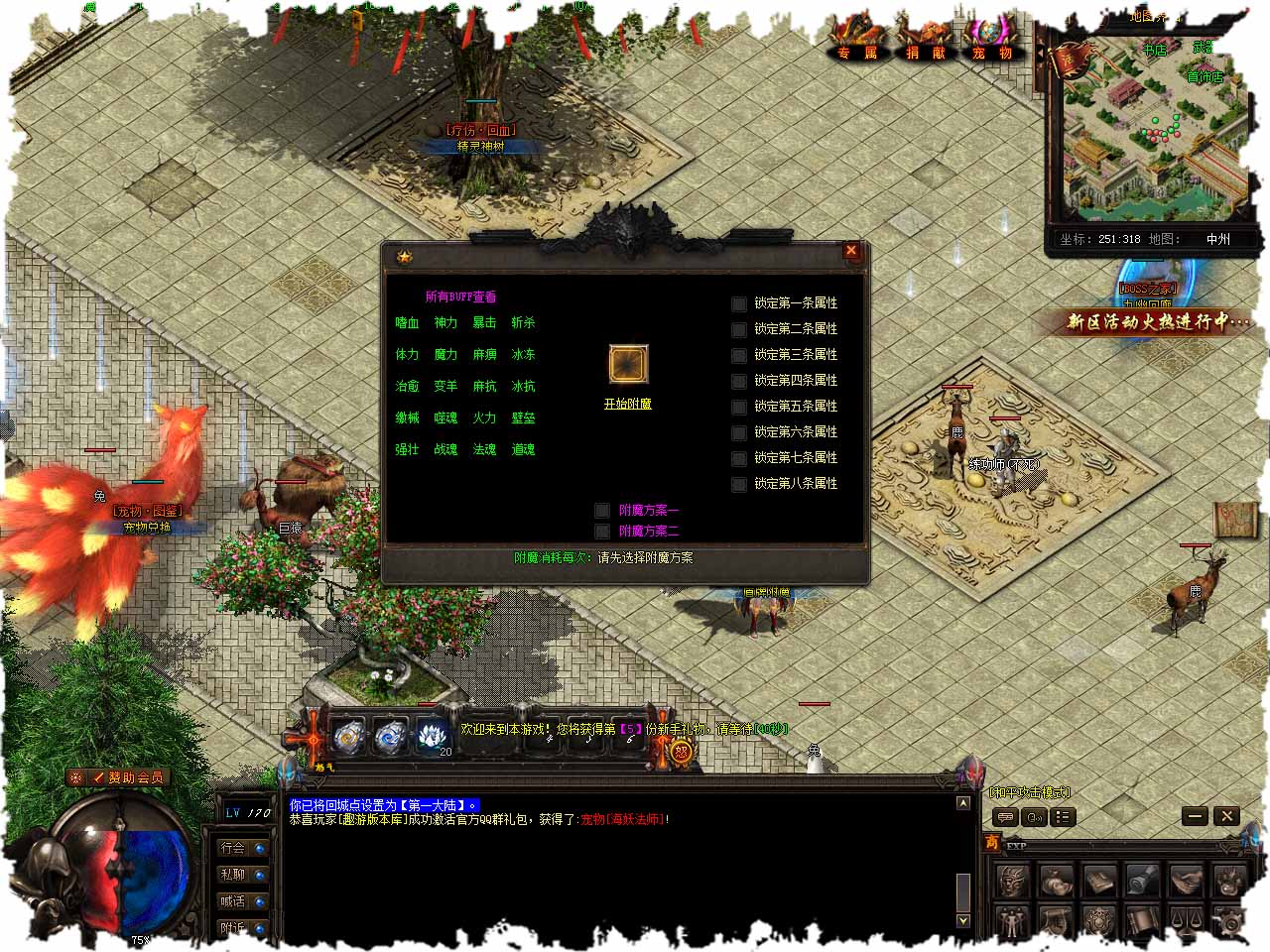Open the 专属 exclusive menu
This screenshot has width=1270, height=952.
[x=857, y=44]
